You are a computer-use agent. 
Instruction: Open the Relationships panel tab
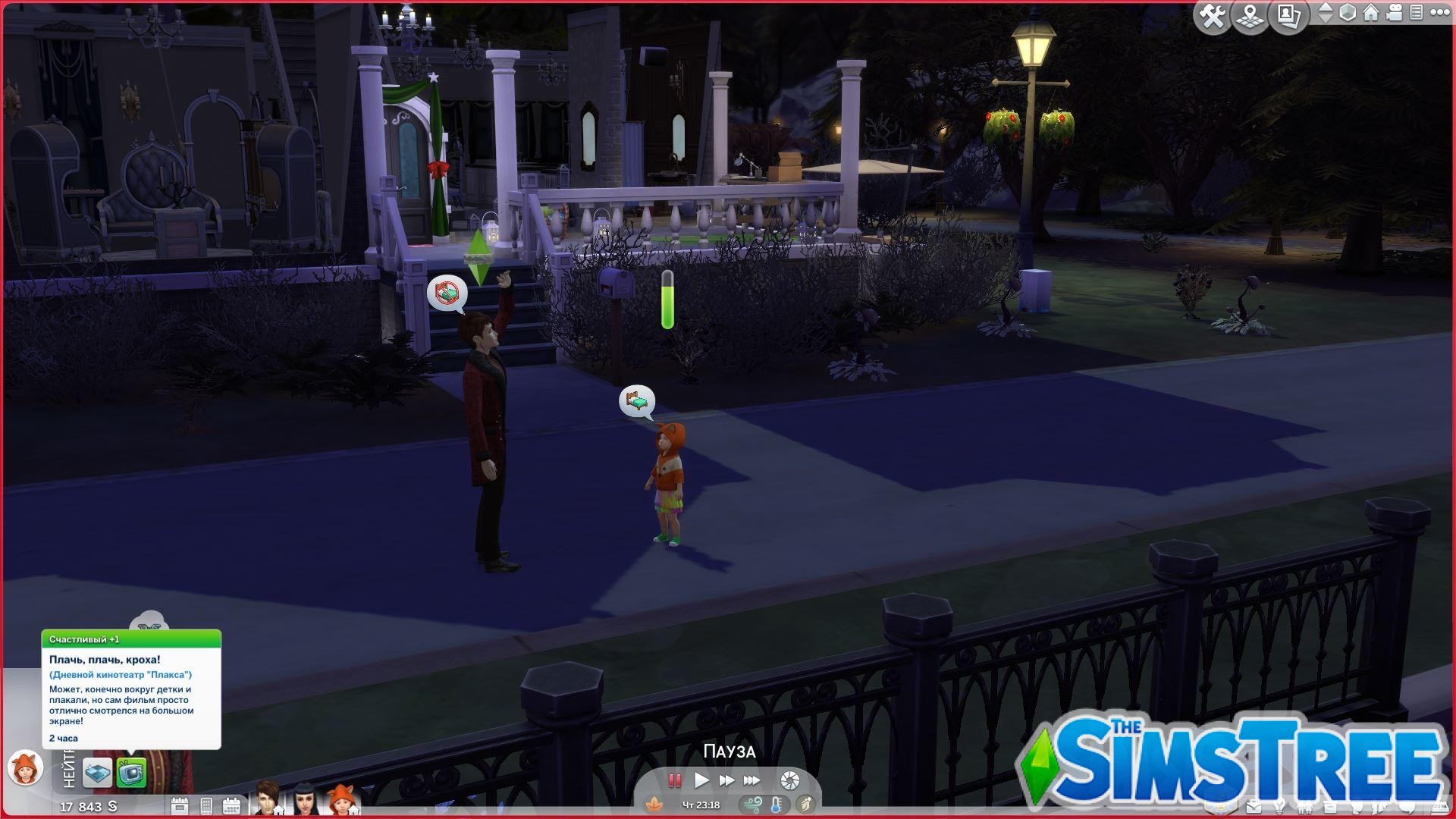(x=1304, y=805)
